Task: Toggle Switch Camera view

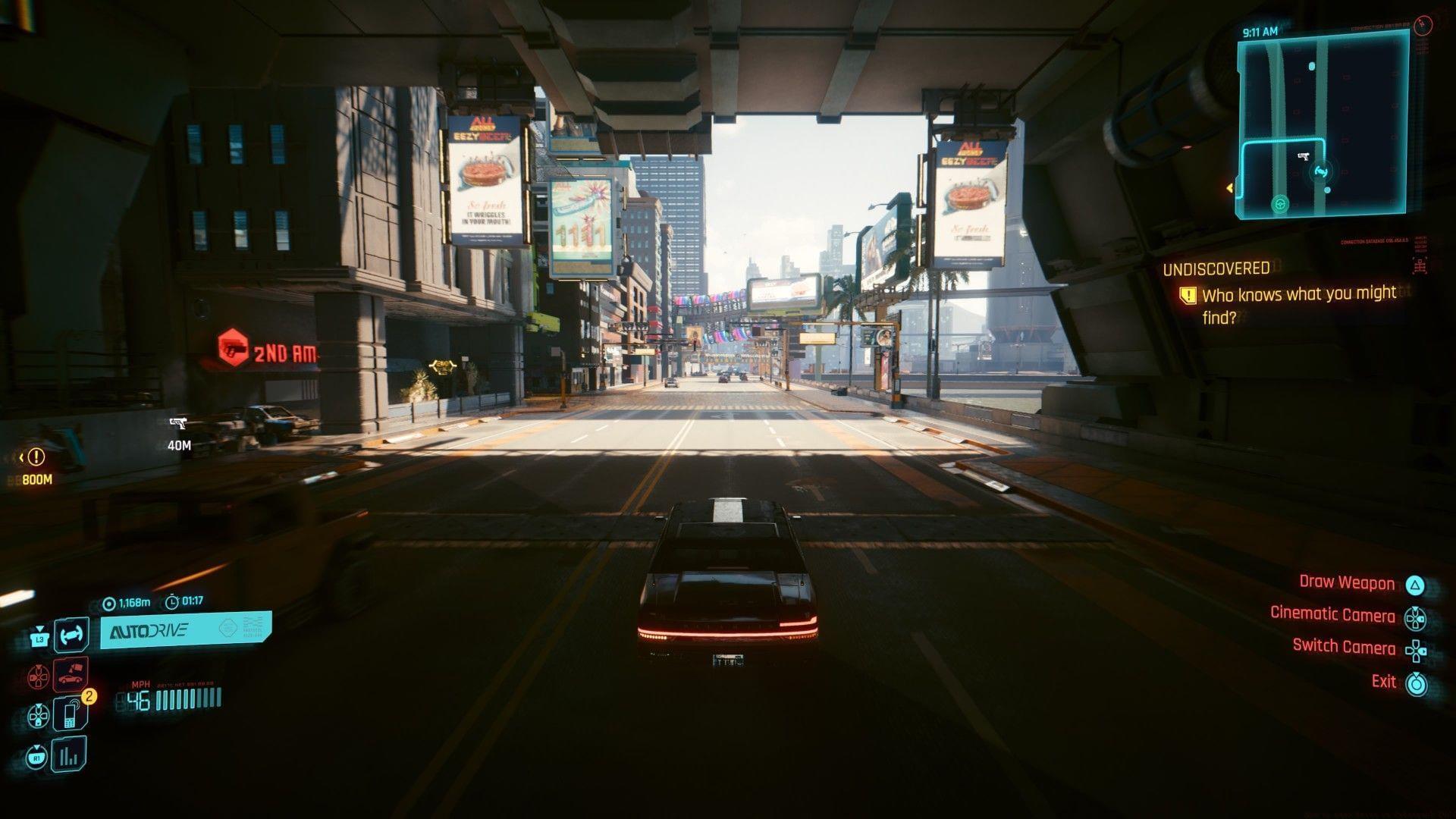Action: [x=1344, y=648]
